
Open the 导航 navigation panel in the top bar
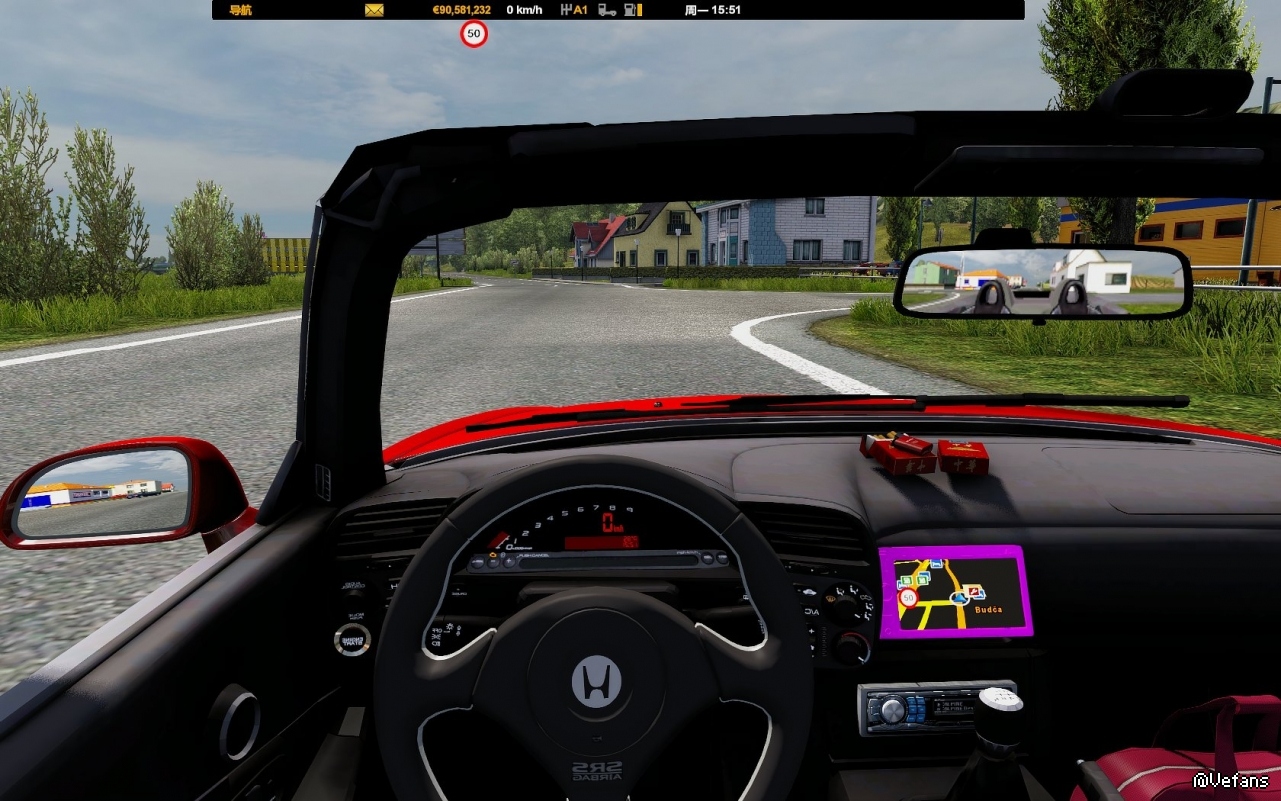pyautogui.click(x=240, y=10)
